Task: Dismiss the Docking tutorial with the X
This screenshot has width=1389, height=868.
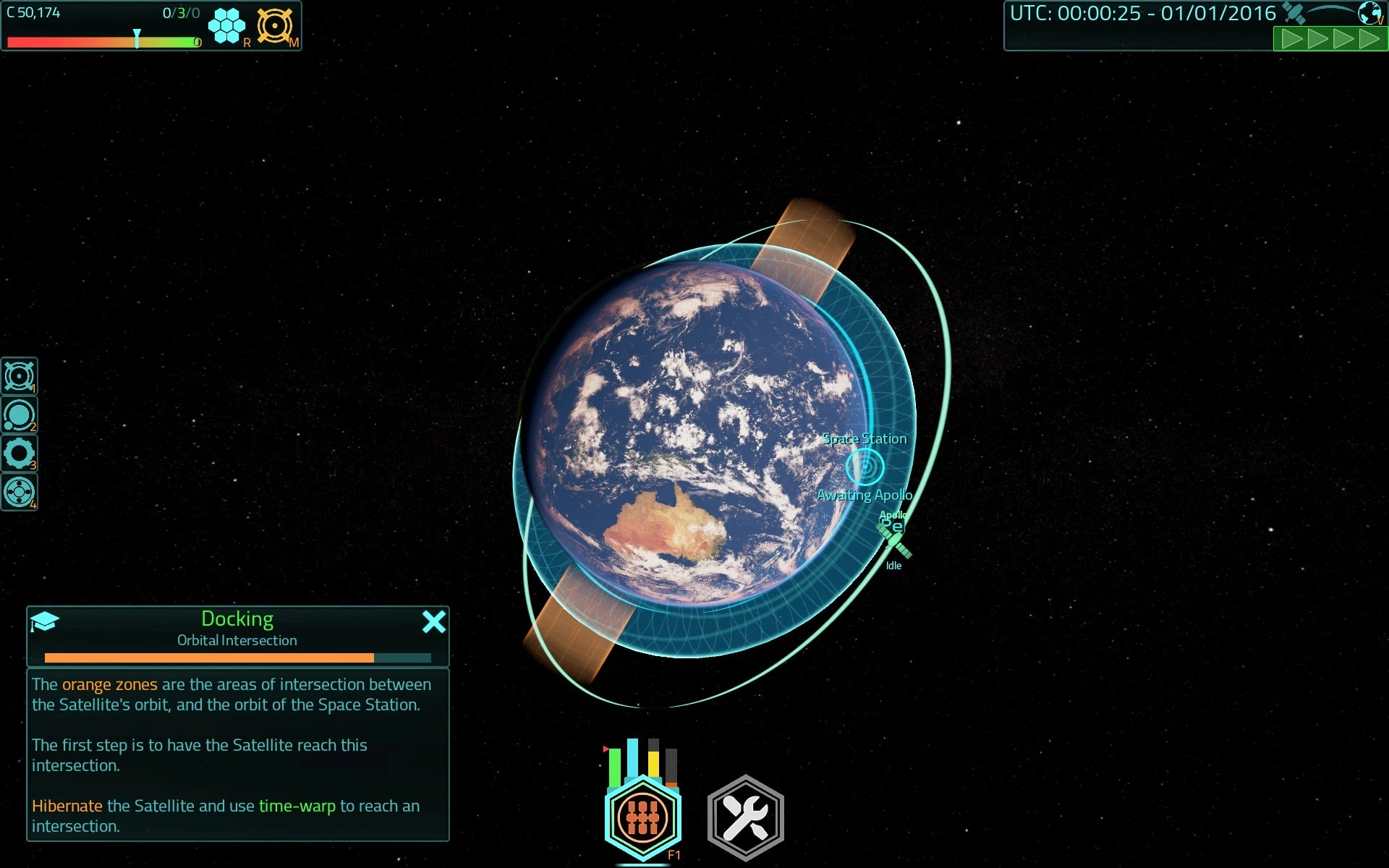Action: coord(434,621)
